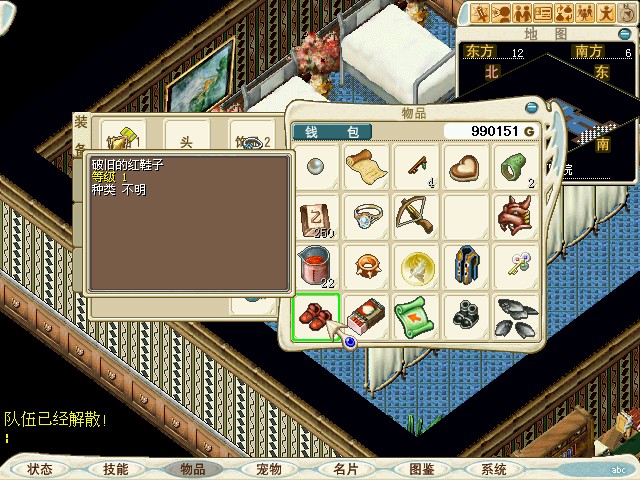Select the diamond ring item
The image size is (640, 480).
366,216
